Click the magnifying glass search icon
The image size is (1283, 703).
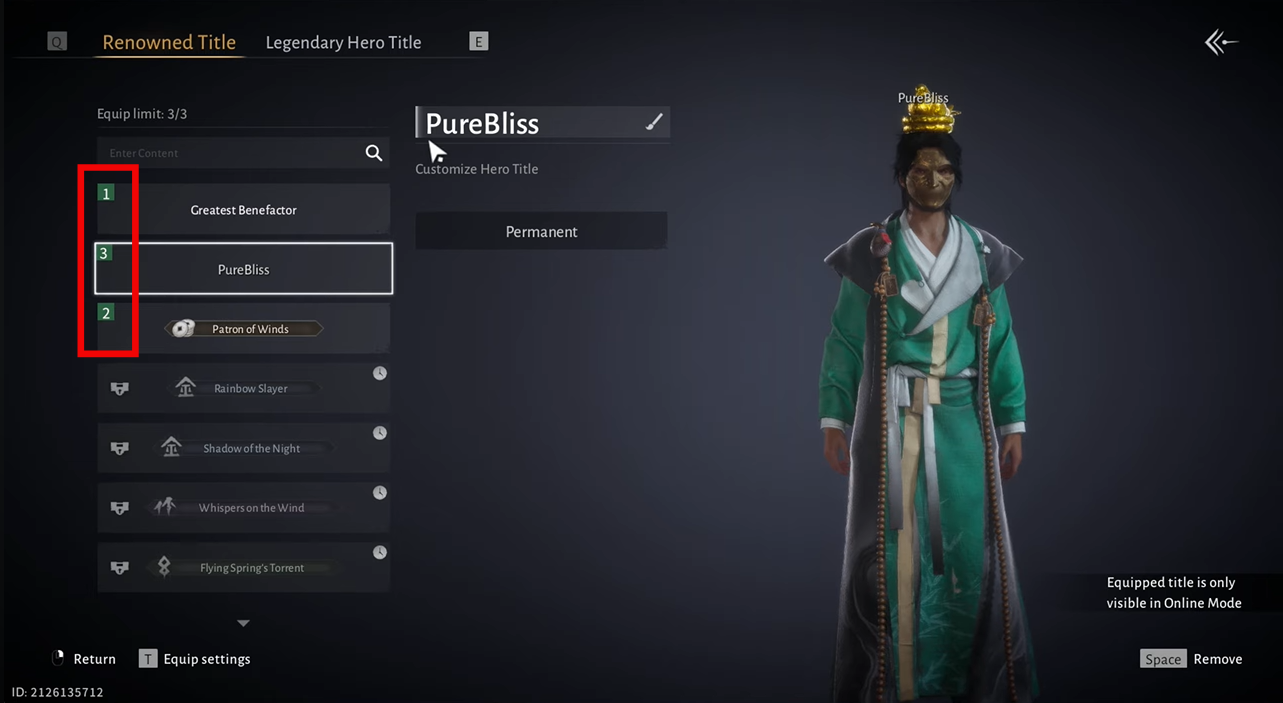pyautogui.click(x=374, y=153)
